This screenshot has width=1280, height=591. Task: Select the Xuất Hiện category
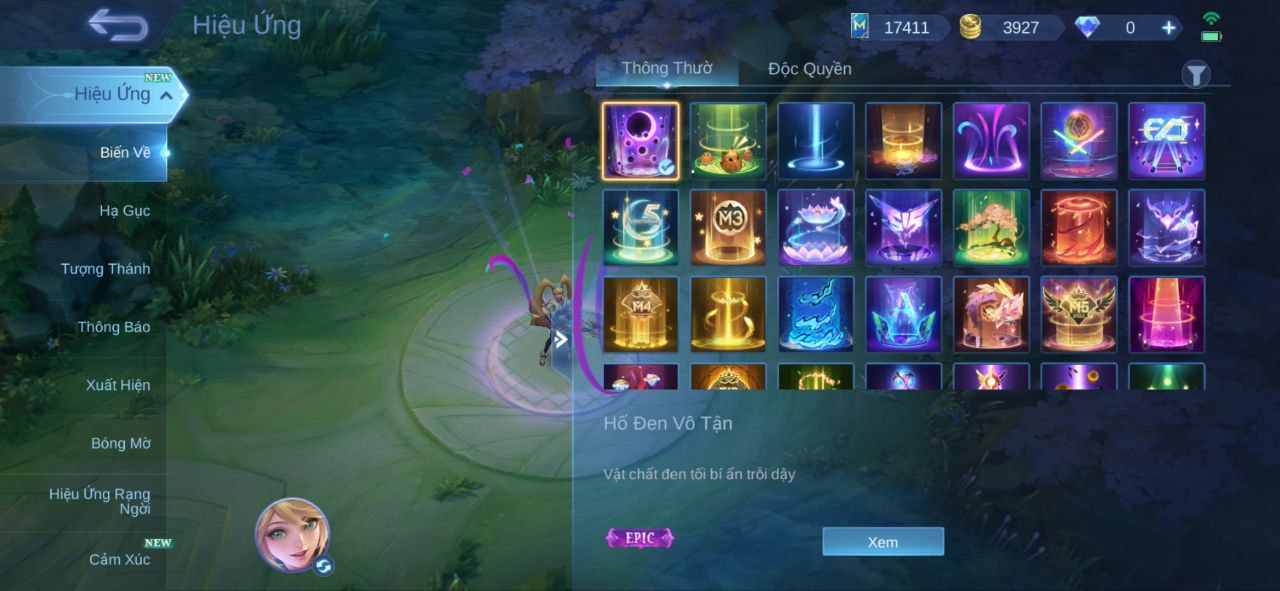117,385
